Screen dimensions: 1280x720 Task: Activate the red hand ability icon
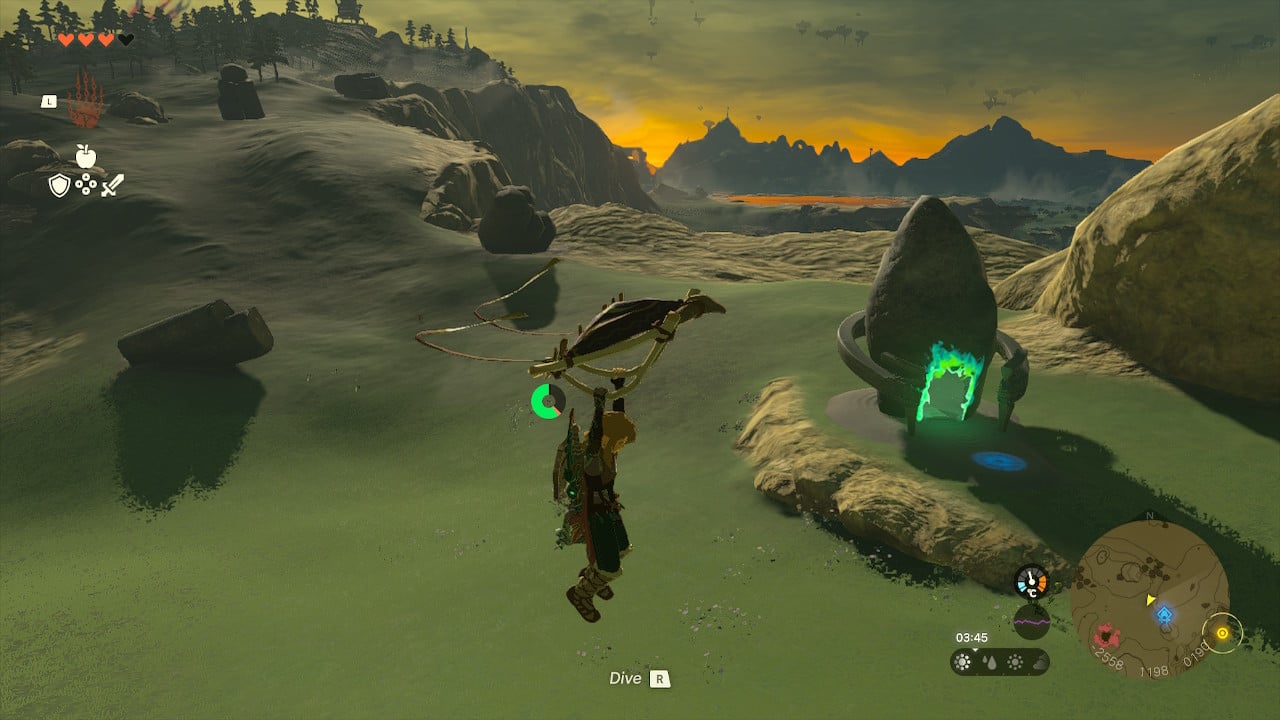[x=85, y=100]
